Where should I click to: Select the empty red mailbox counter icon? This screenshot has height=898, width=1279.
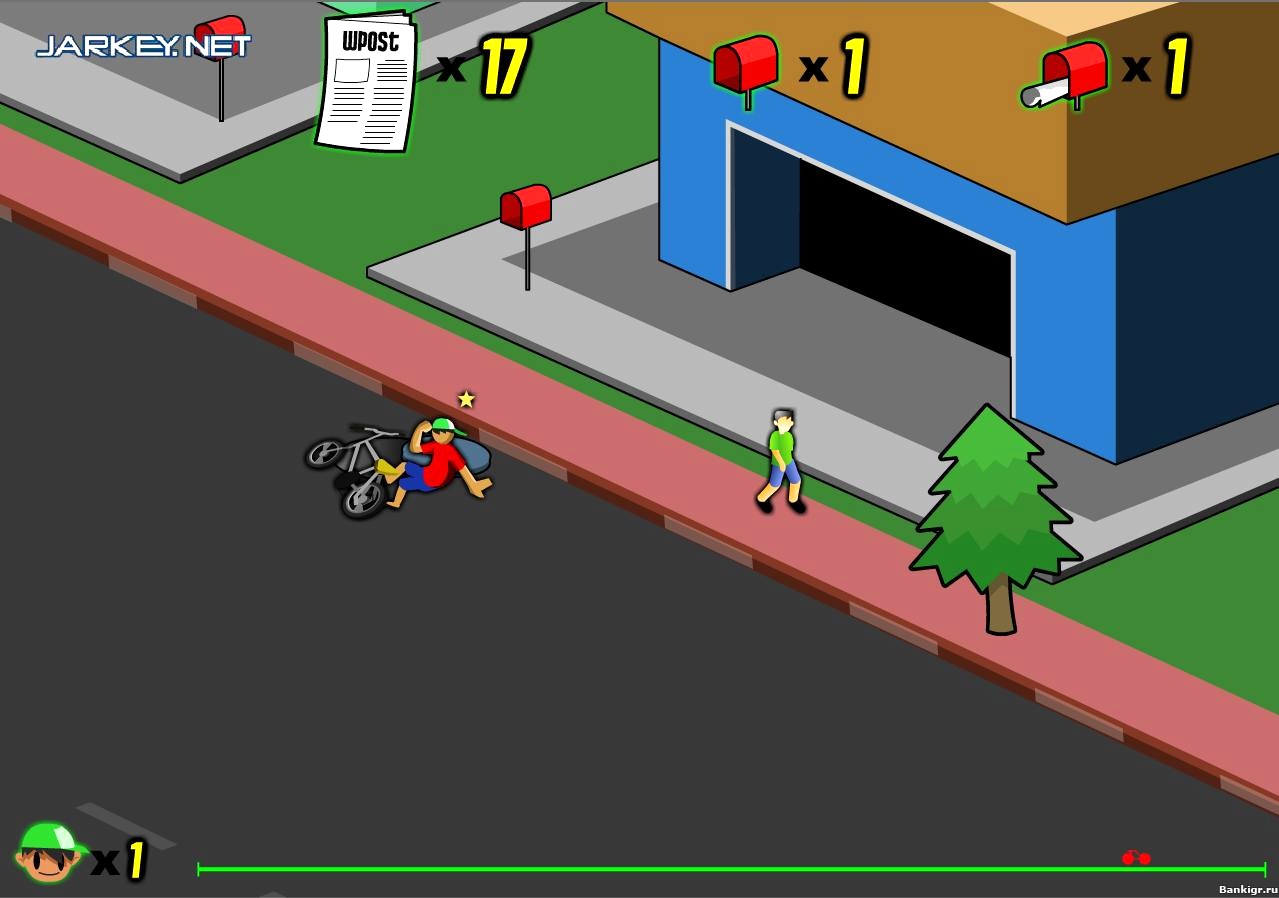tap(746, 66)
